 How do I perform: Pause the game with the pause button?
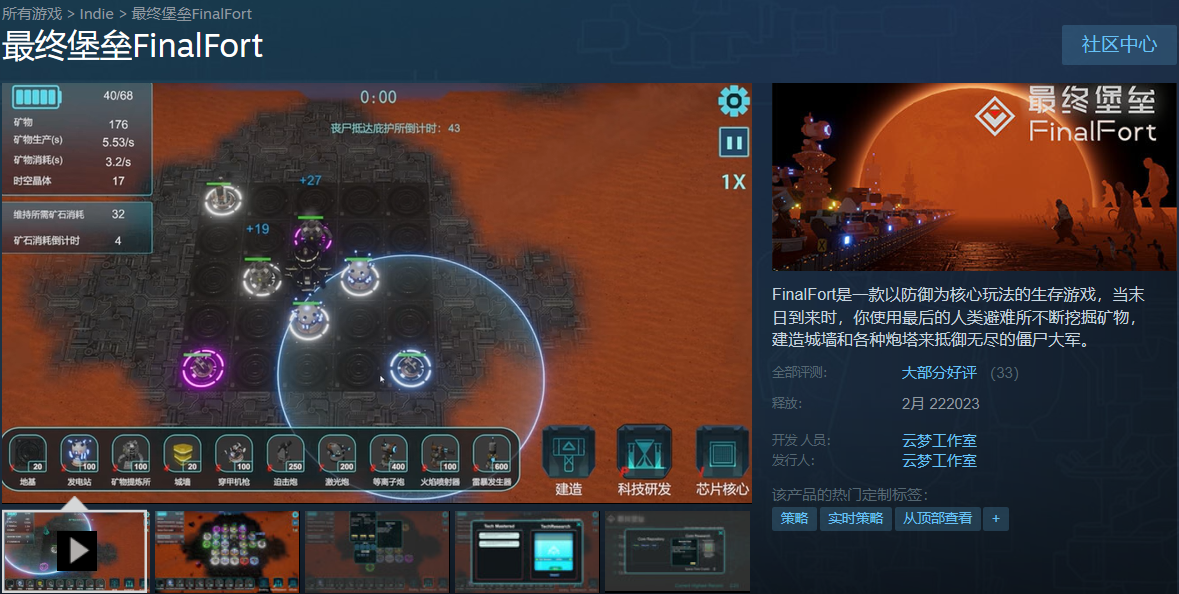click(734, 142)
